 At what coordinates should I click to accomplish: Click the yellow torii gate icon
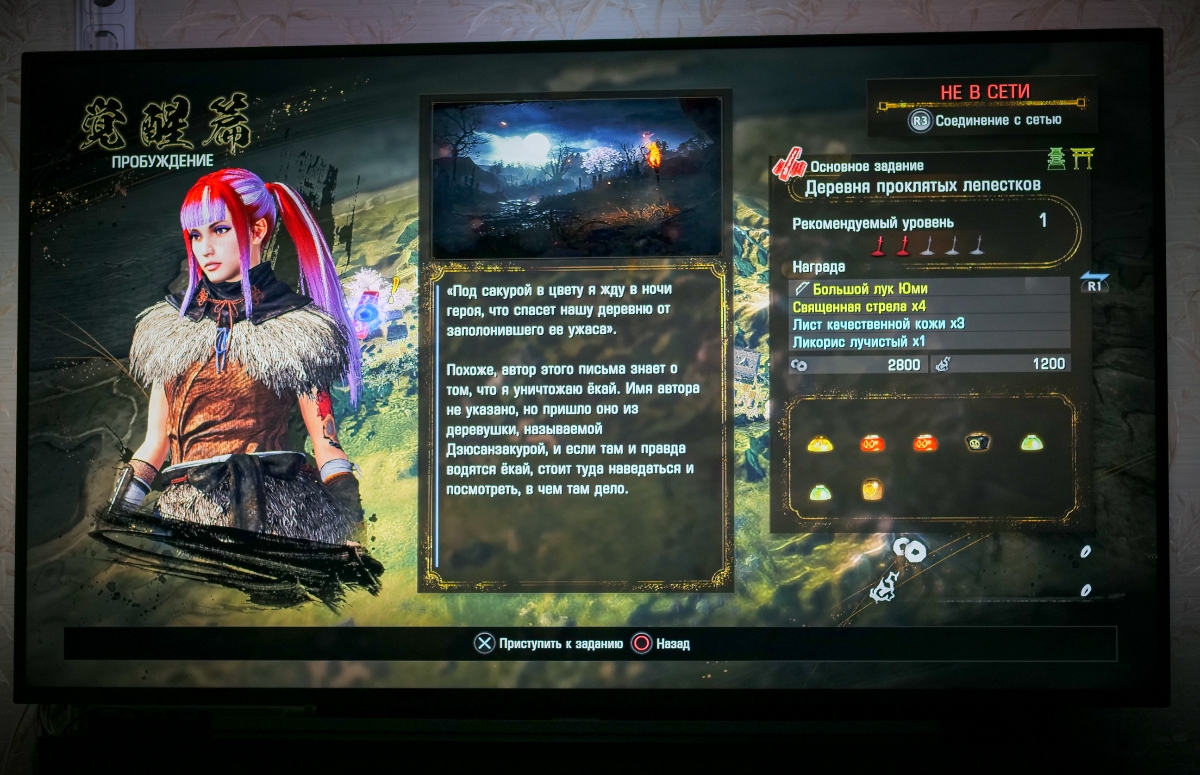point(1082,158)
